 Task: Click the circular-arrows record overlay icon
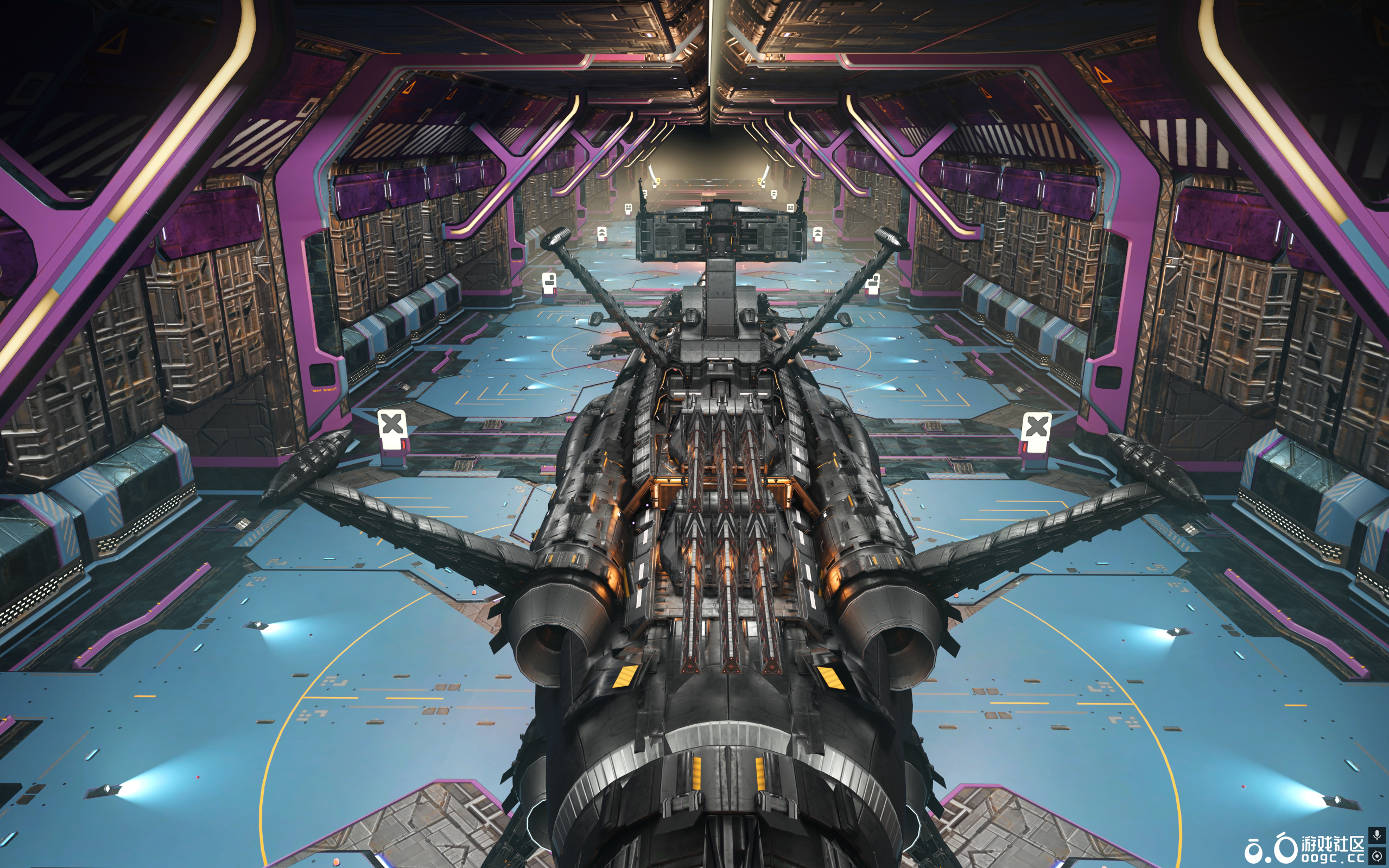[x=1377, y=856]
